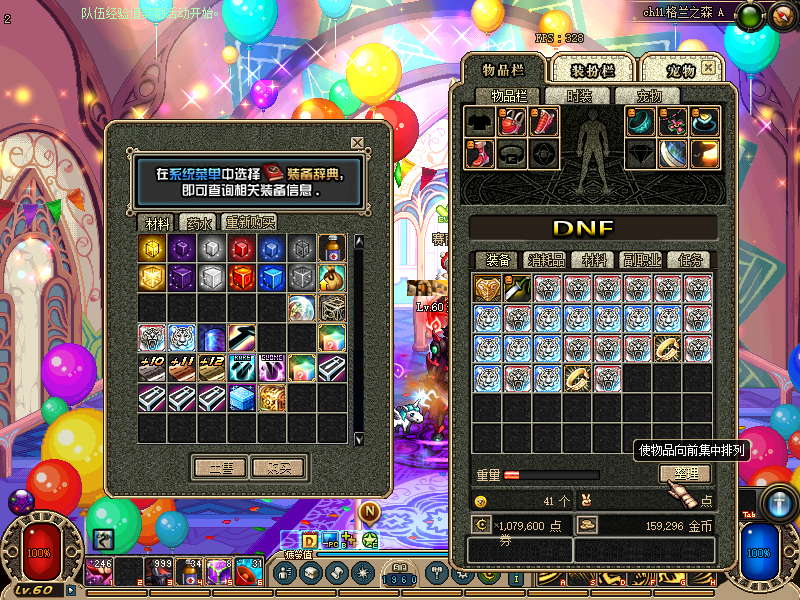Select the +10 upgrade ticket in shop
The image size is (800, 600).
click(153, 367)
